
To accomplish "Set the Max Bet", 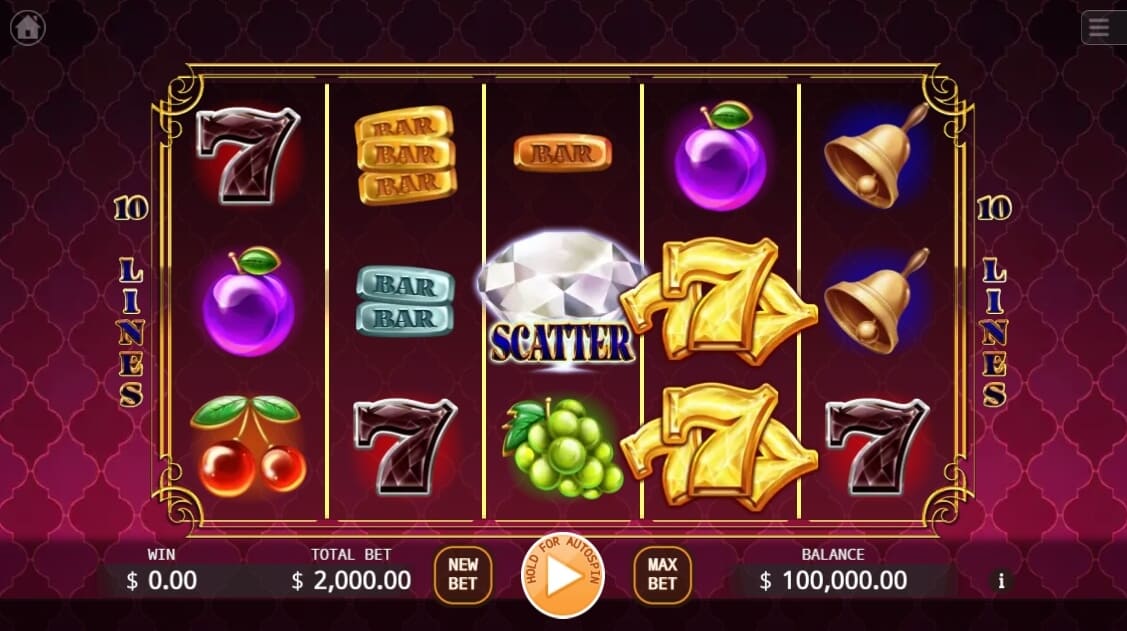I will click(662, 575).
